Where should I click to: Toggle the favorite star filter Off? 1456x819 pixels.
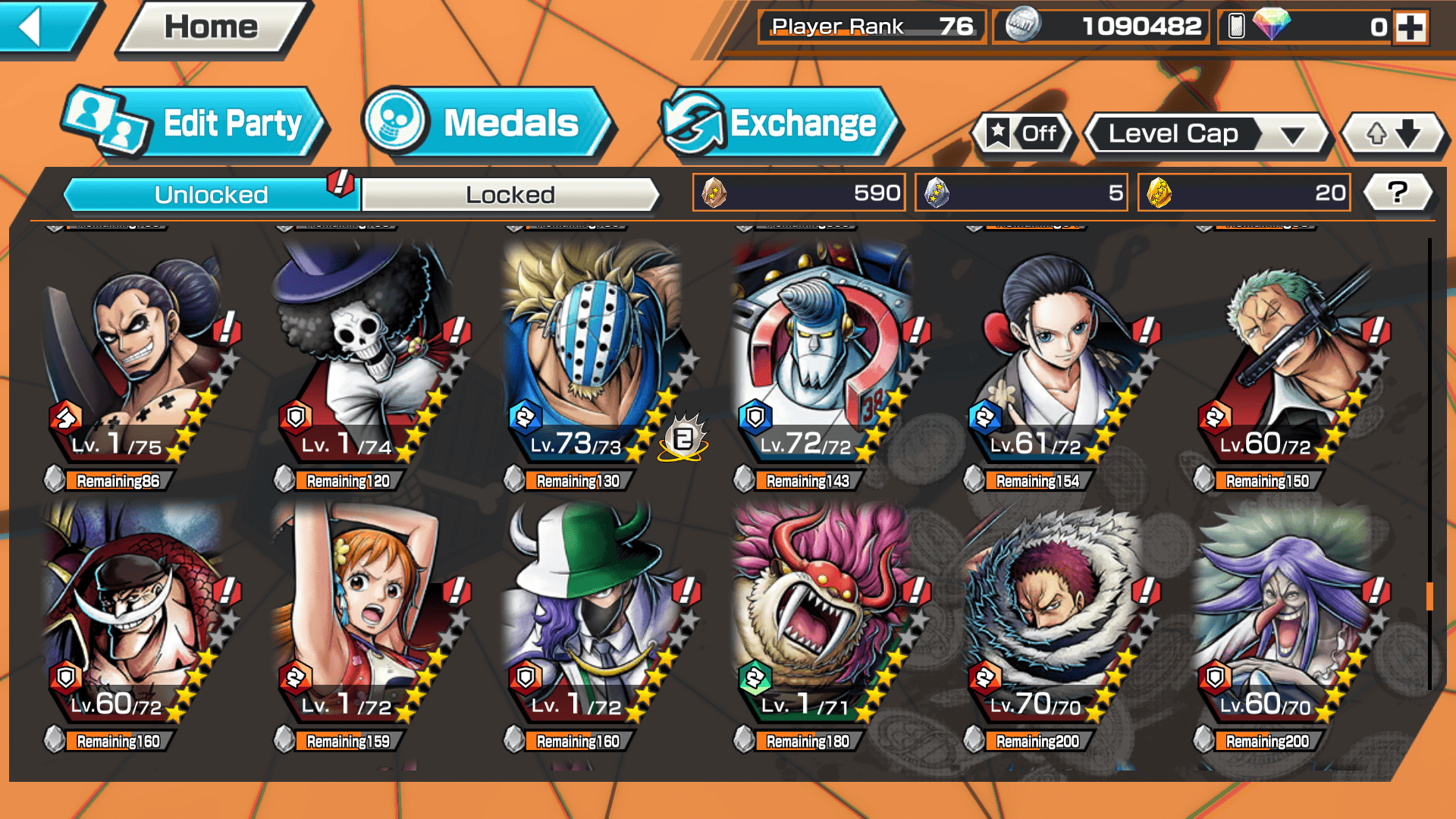click(1023, 134)
